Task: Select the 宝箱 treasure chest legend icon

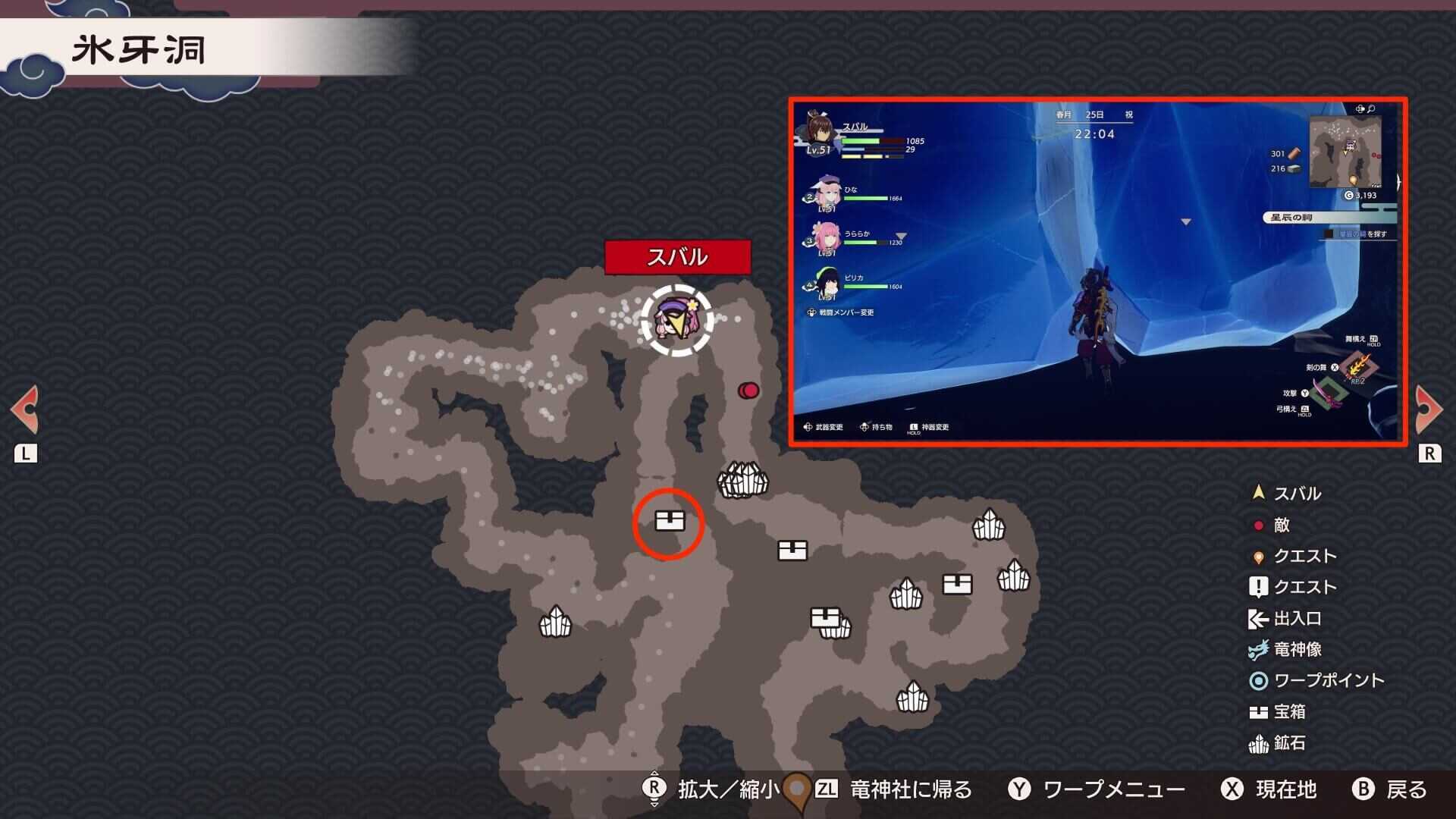Action: tap(1257, 712)
